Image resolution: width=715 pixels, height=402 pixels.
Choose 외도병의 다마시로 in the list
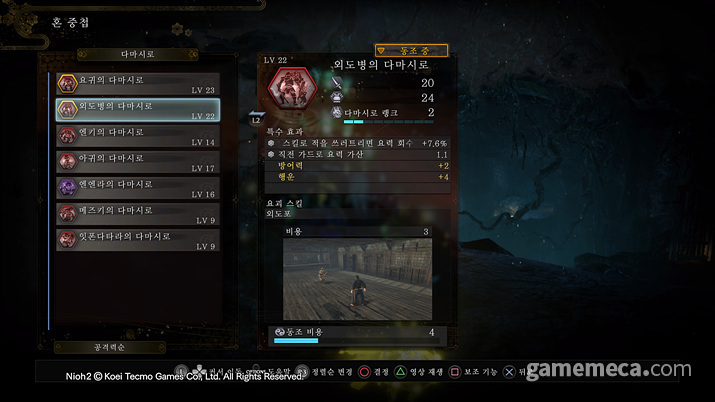pos(137,109)
